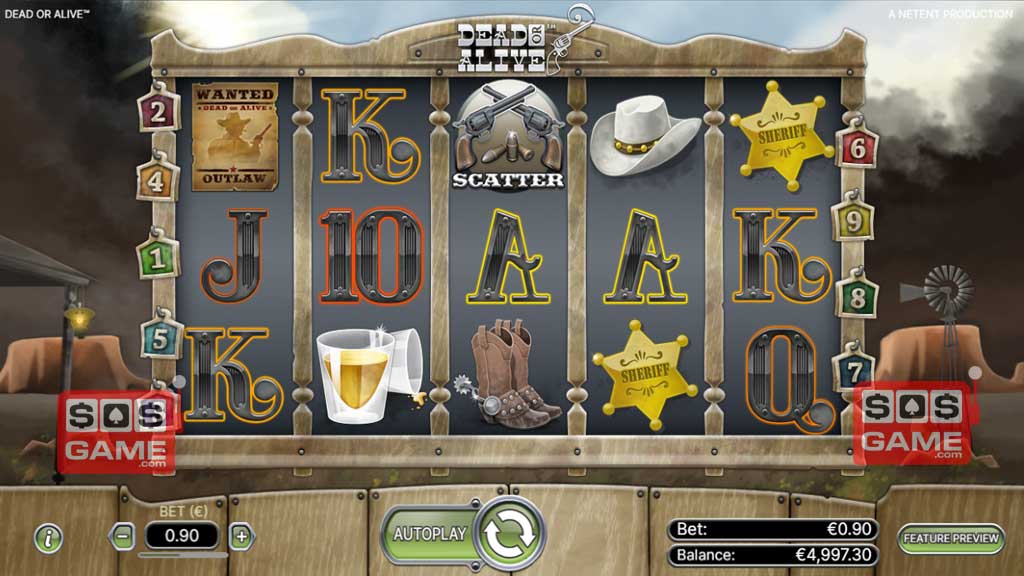This screenshot has width=1024, height=576.
Task: Spin the reels with the circular arrows button
Action: (x=509, y=534)
